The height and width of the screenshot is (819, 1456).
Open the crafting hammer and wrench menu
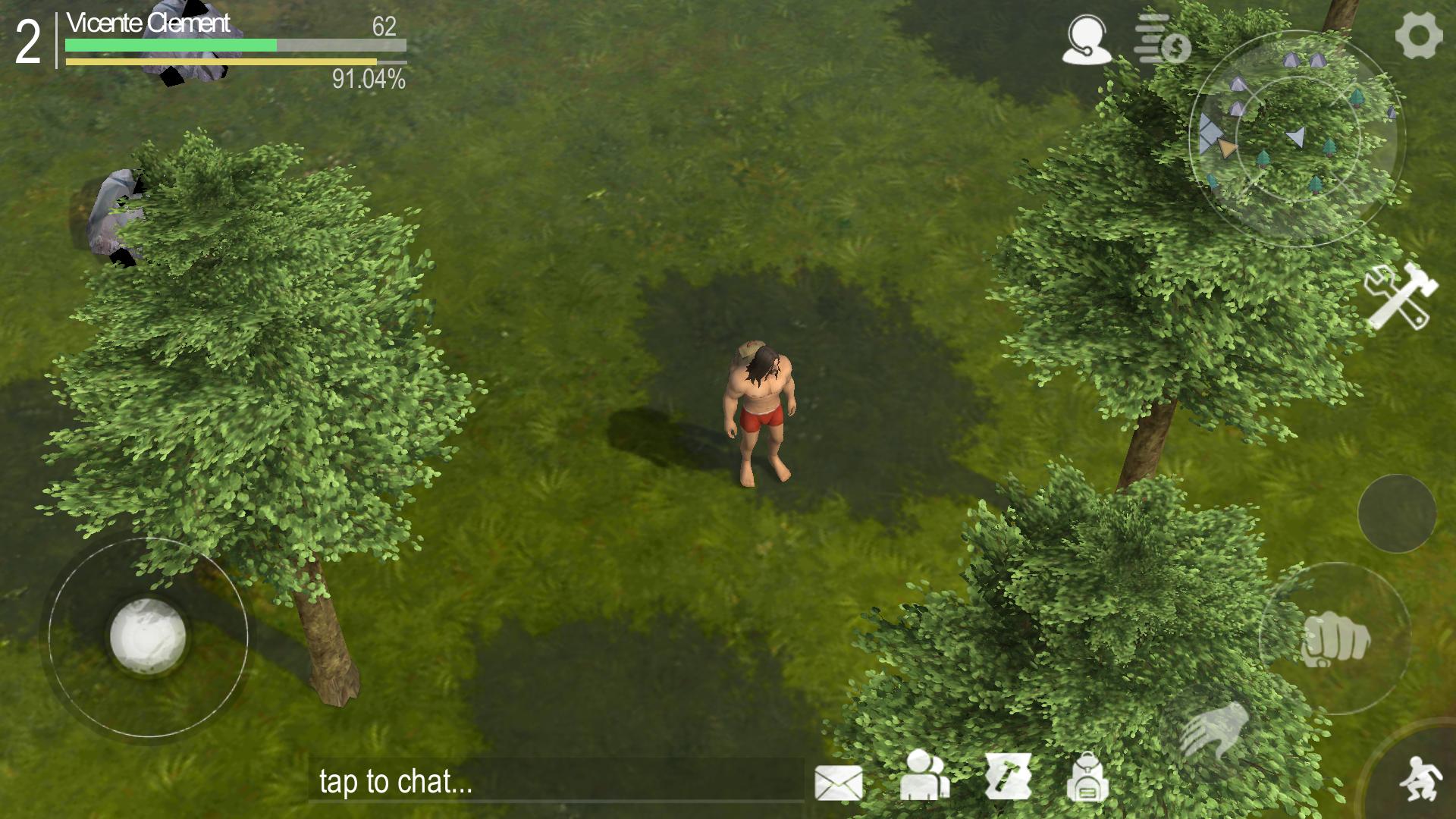click(1399, 296)
